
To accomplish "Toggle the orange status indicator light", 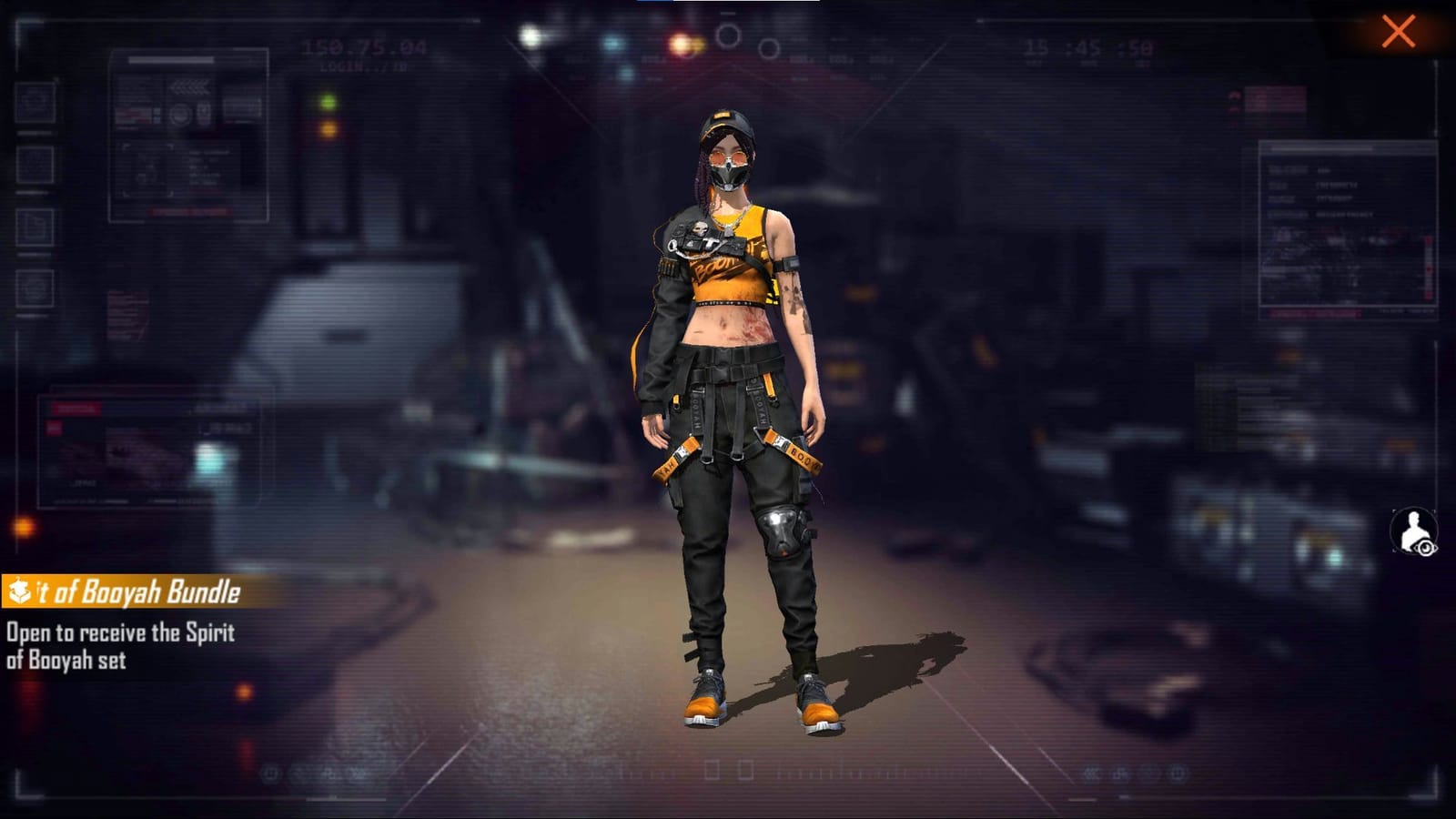I will point(326,127).
